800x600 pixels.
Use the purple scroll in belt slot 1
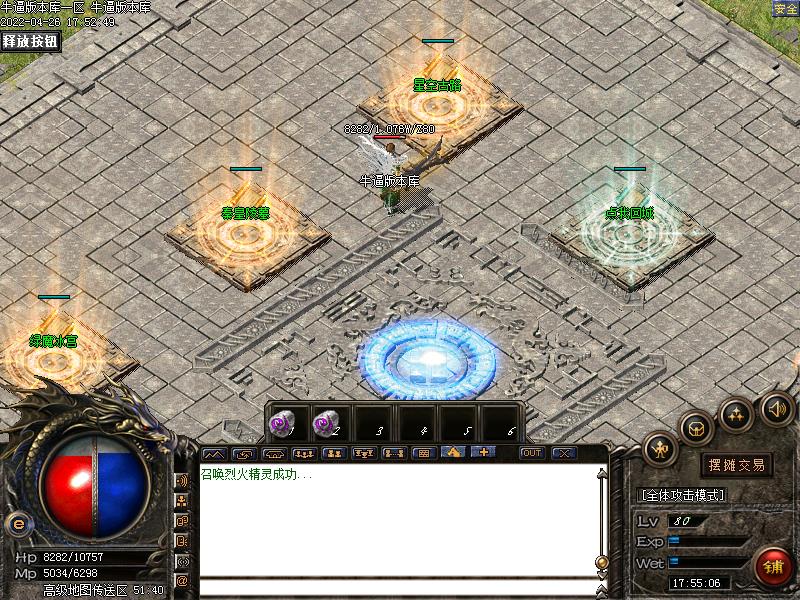point(285,424)
